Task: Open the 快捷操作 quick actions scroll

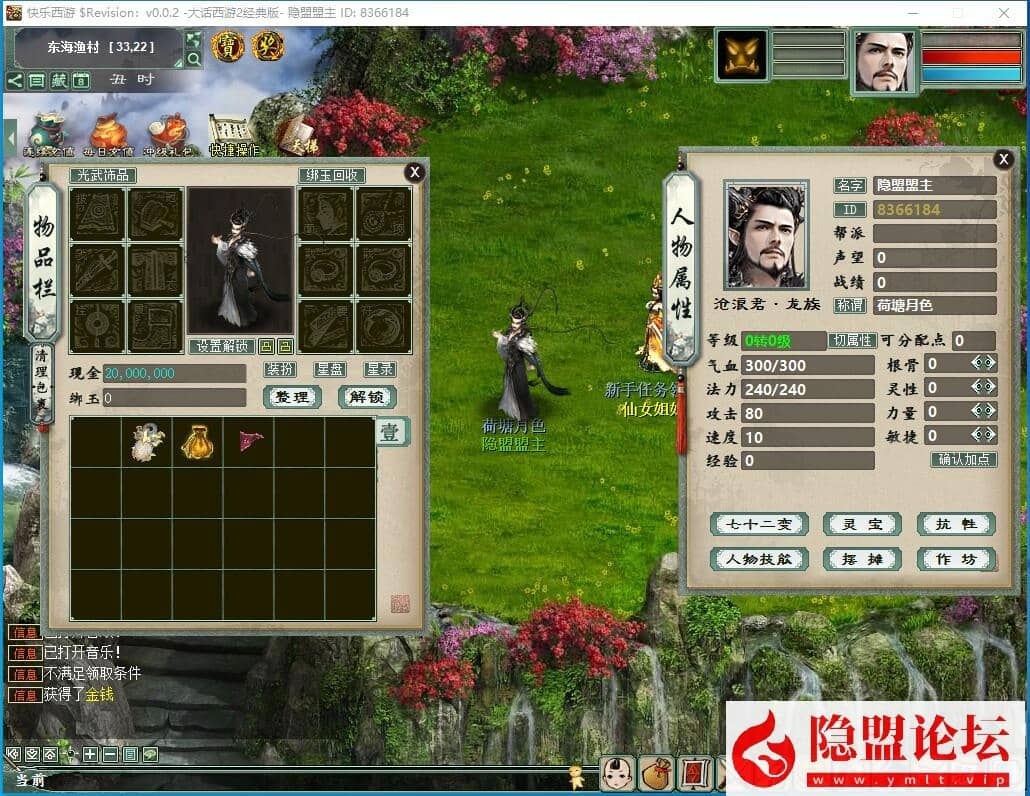Action: point(233,135)
